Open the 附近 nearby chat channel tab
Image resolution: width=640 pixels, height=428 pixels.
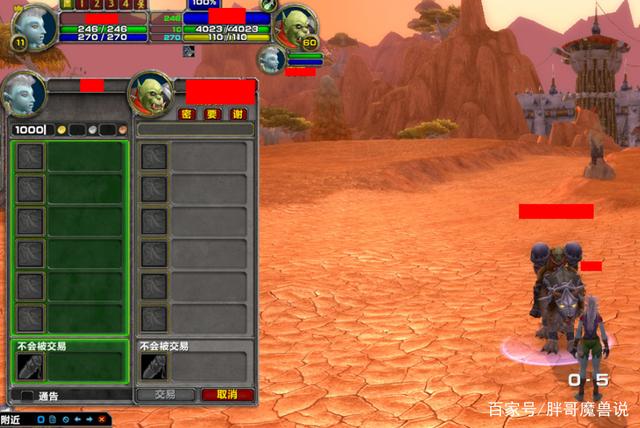point(12,419)
